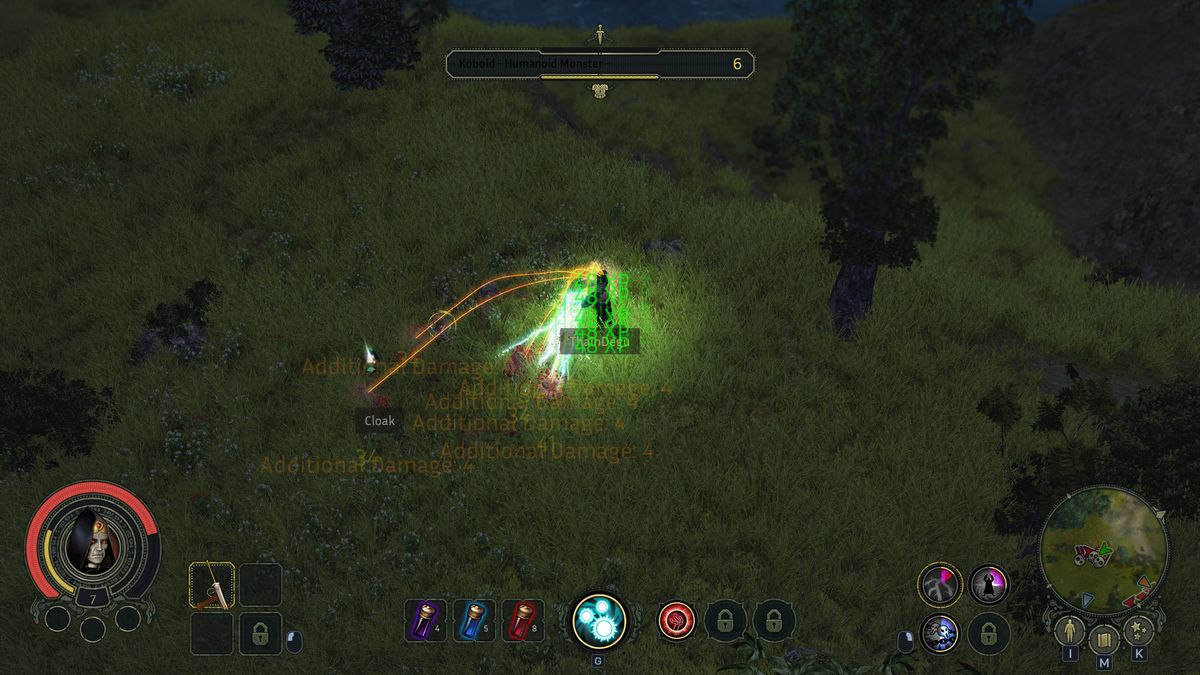Open the skills stars button

(x=1139, y=632)
